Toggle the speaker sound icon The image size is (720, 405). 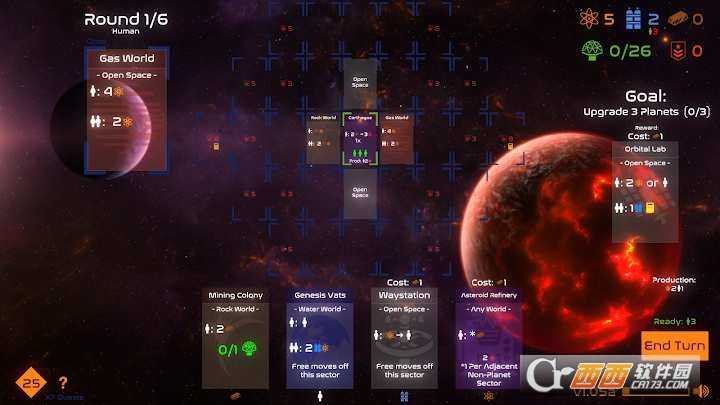(x=702, y=391)
